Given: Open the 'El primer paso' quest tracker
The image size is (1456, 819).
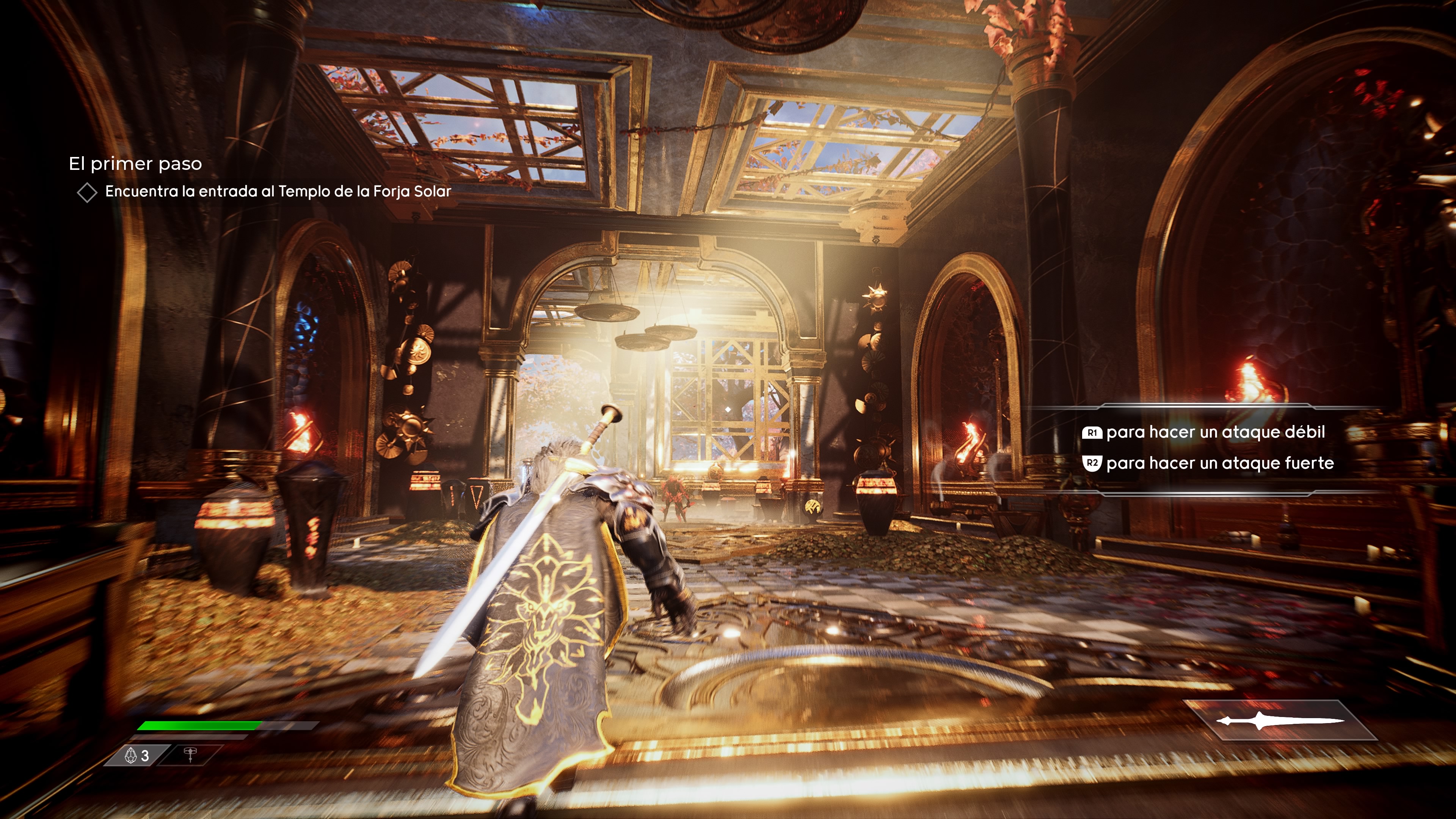Looking at the screenshot, I should pyautogui.click(x=135, y=164).
